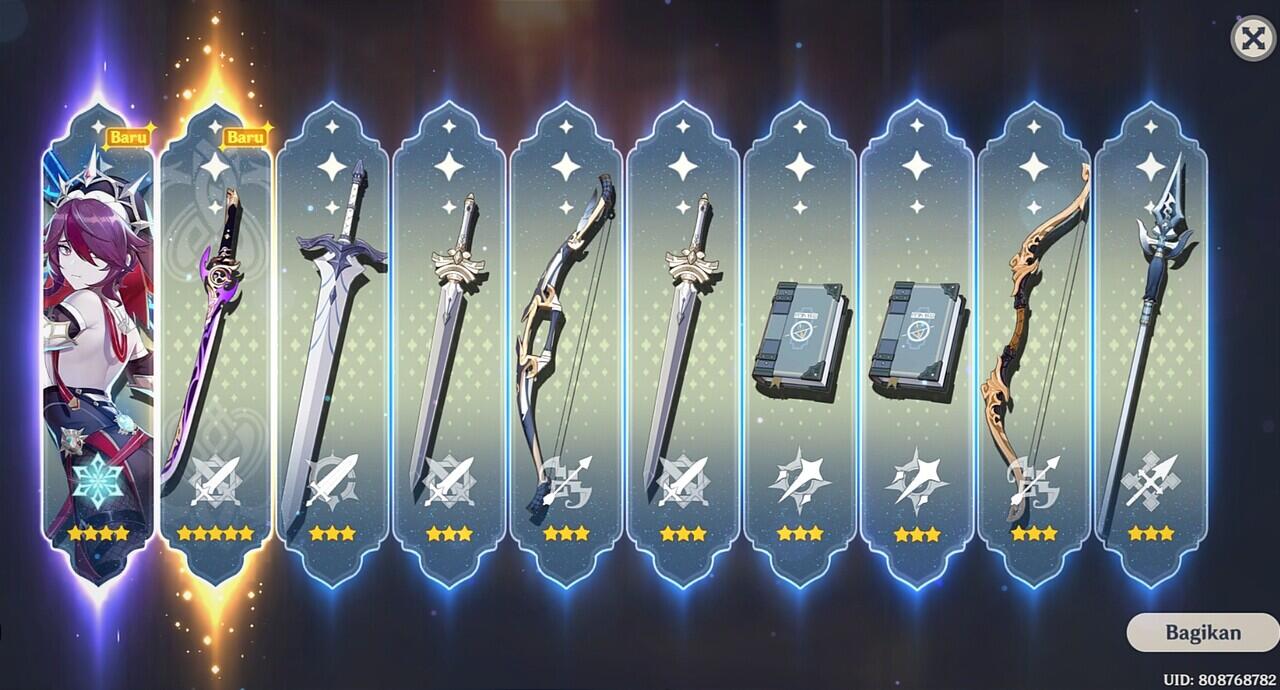Select the brown wooden bow card
The image size is (1280, 690).
click(1033, 340)
